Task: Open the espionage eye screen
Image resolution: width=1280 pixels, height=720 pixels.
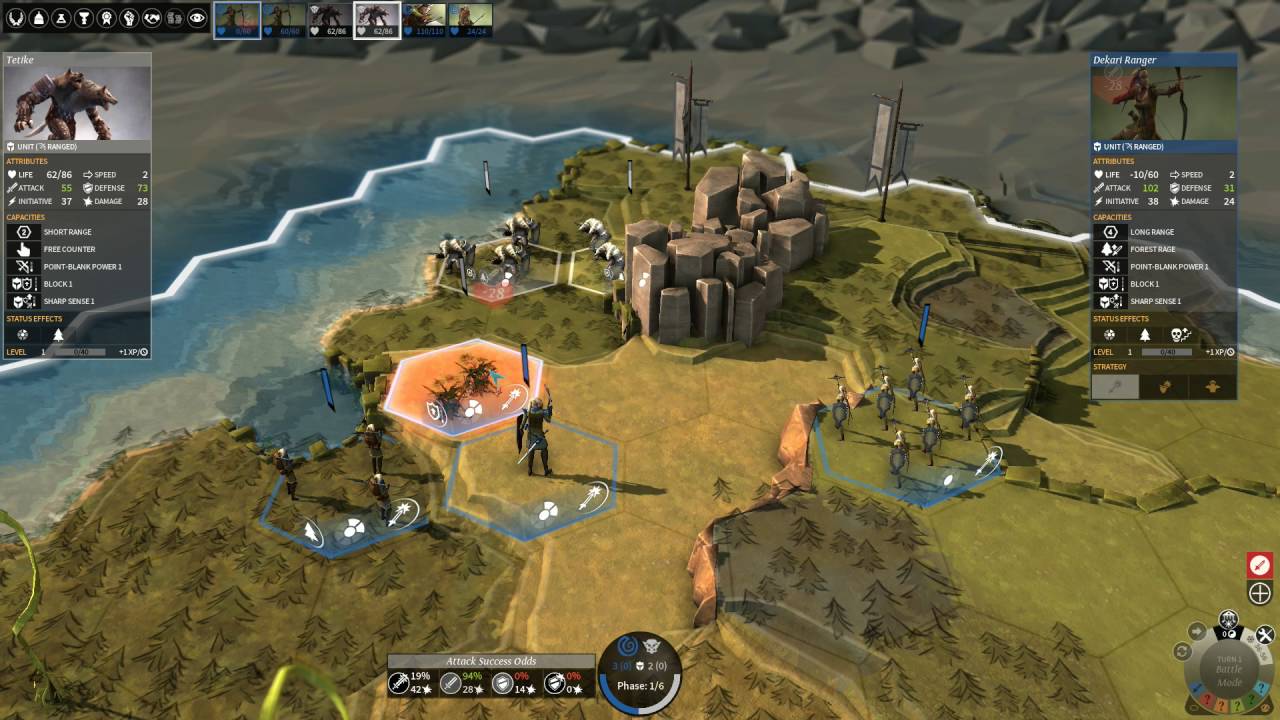Action: point(197,17)
